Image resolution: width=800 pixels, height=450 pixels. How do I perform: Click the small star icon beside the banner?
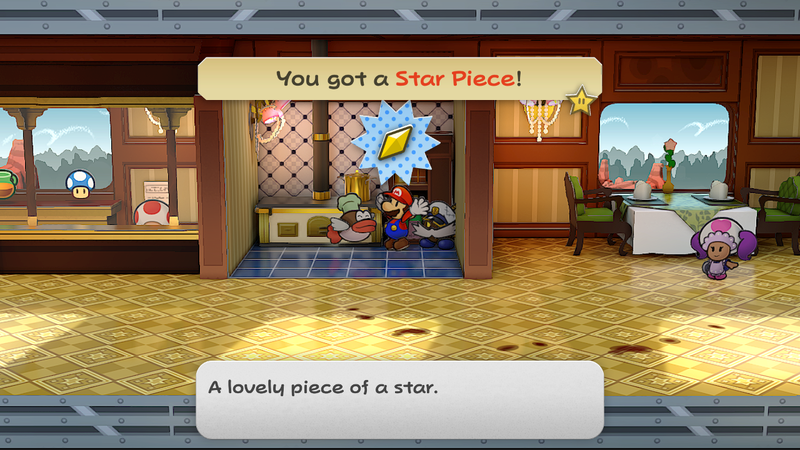[x=579, y=99]
